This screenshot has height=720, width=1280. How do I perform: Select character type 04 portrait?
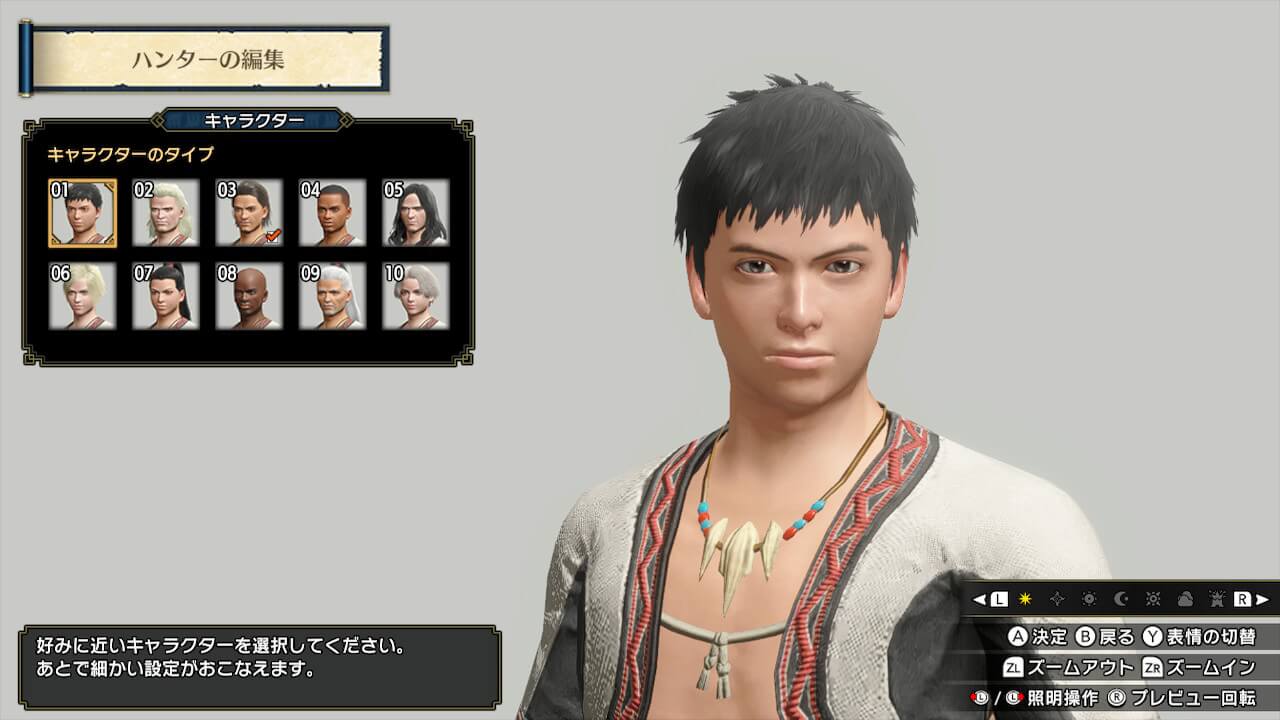(332, 213)
